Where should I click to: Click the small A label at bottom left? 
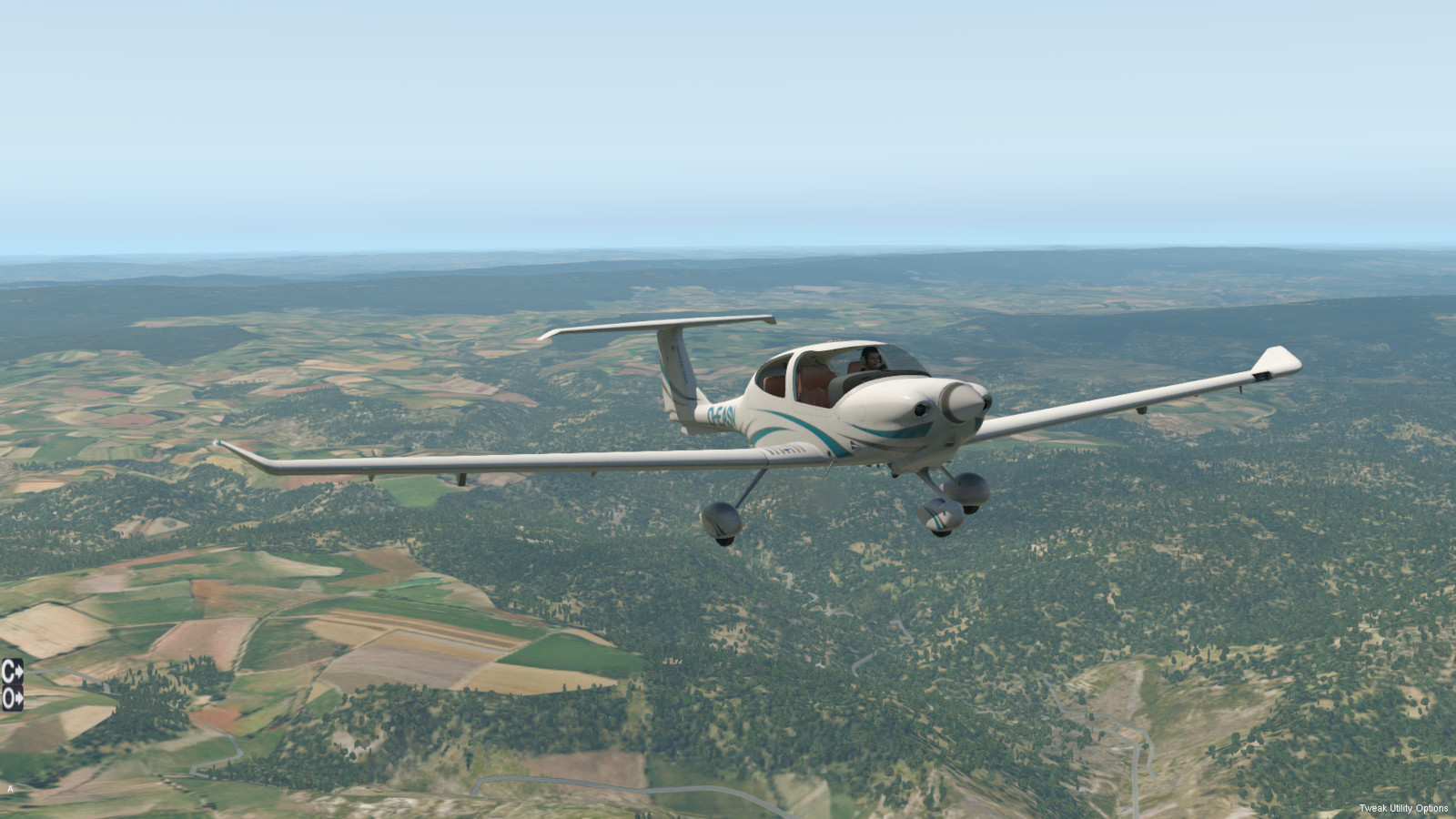[10, 789]
